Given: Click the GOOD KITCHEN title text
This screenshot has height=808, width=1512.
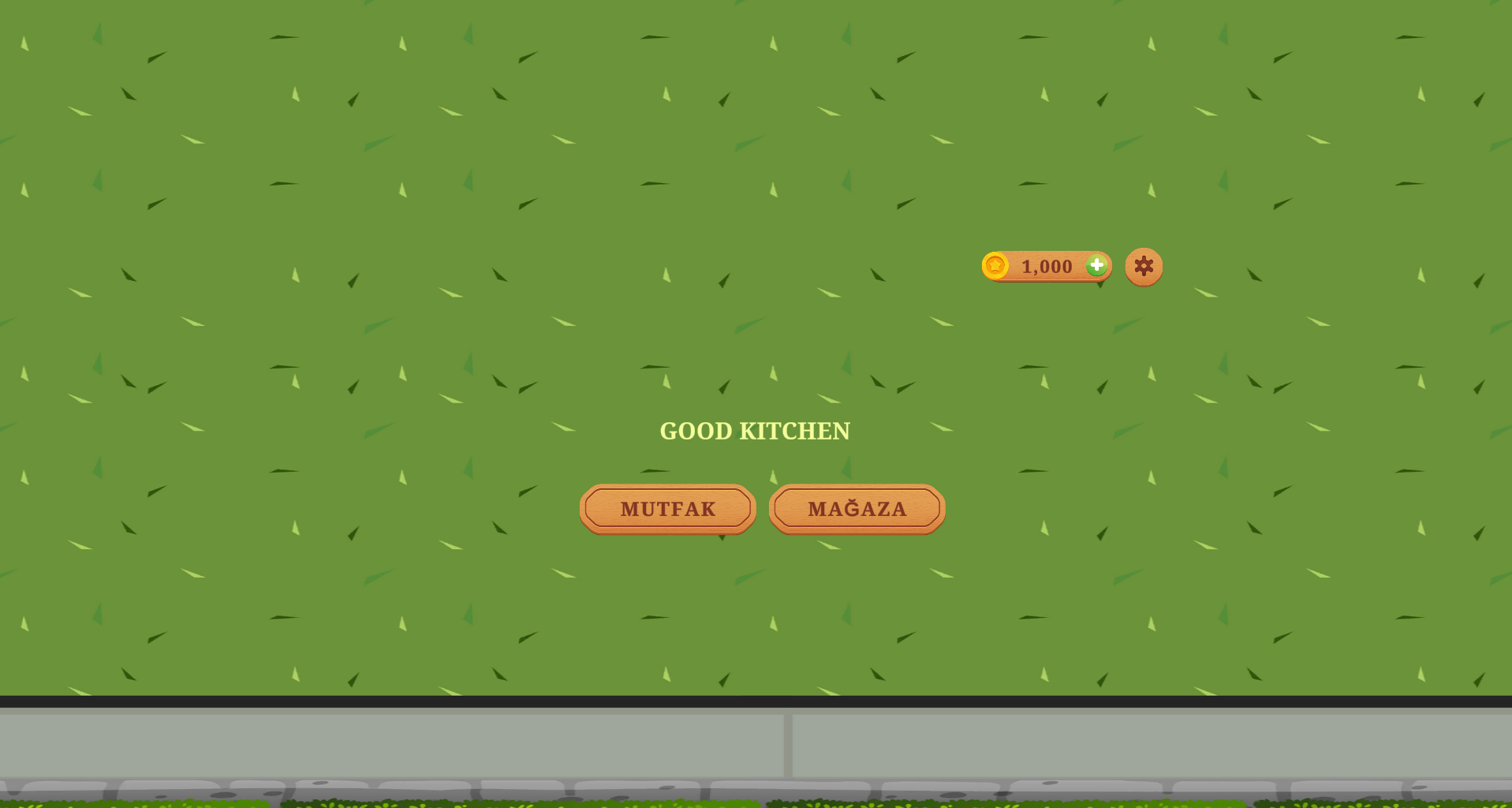Looking at the screenshot, I should click(x=754, y=431).
